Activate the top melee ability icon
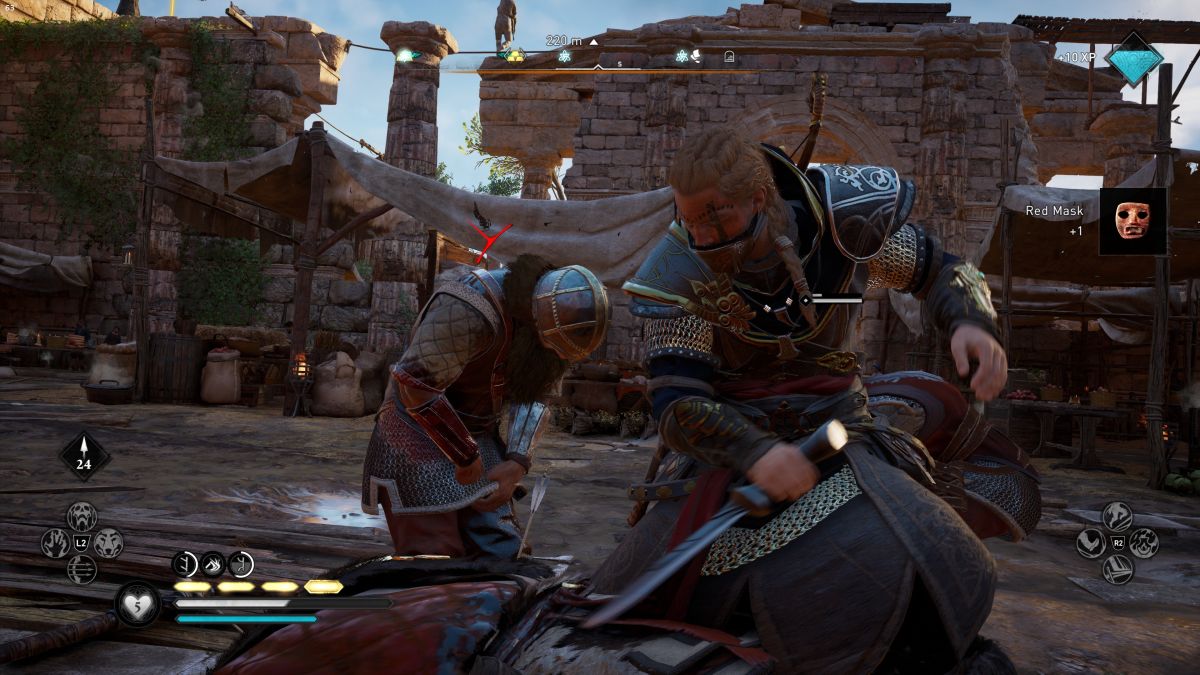Screen dimensions: 1200x675 (x=1117, y=516)
